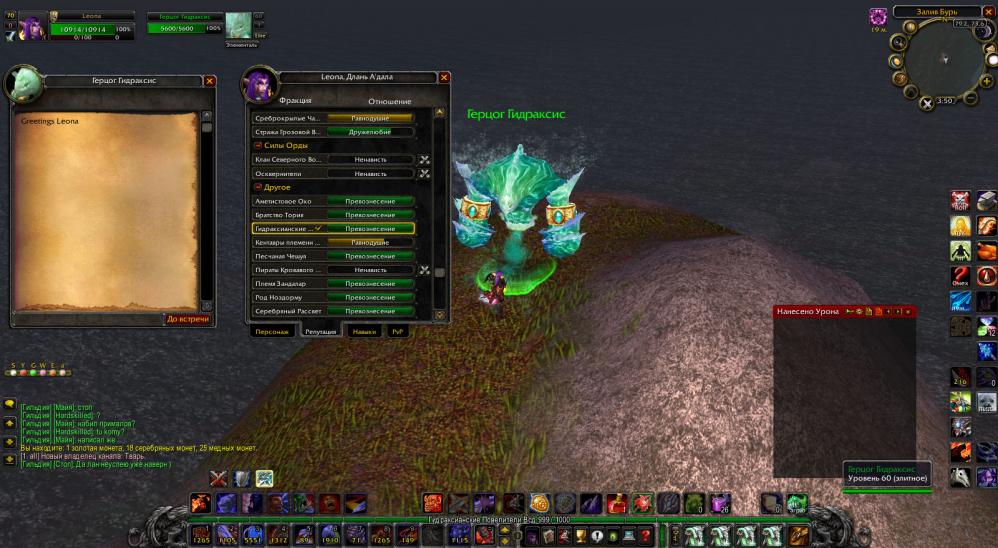This screenshot has height=548, width=998.
Task: Click the До встречи goodbye button
Action: pos(188,319)
